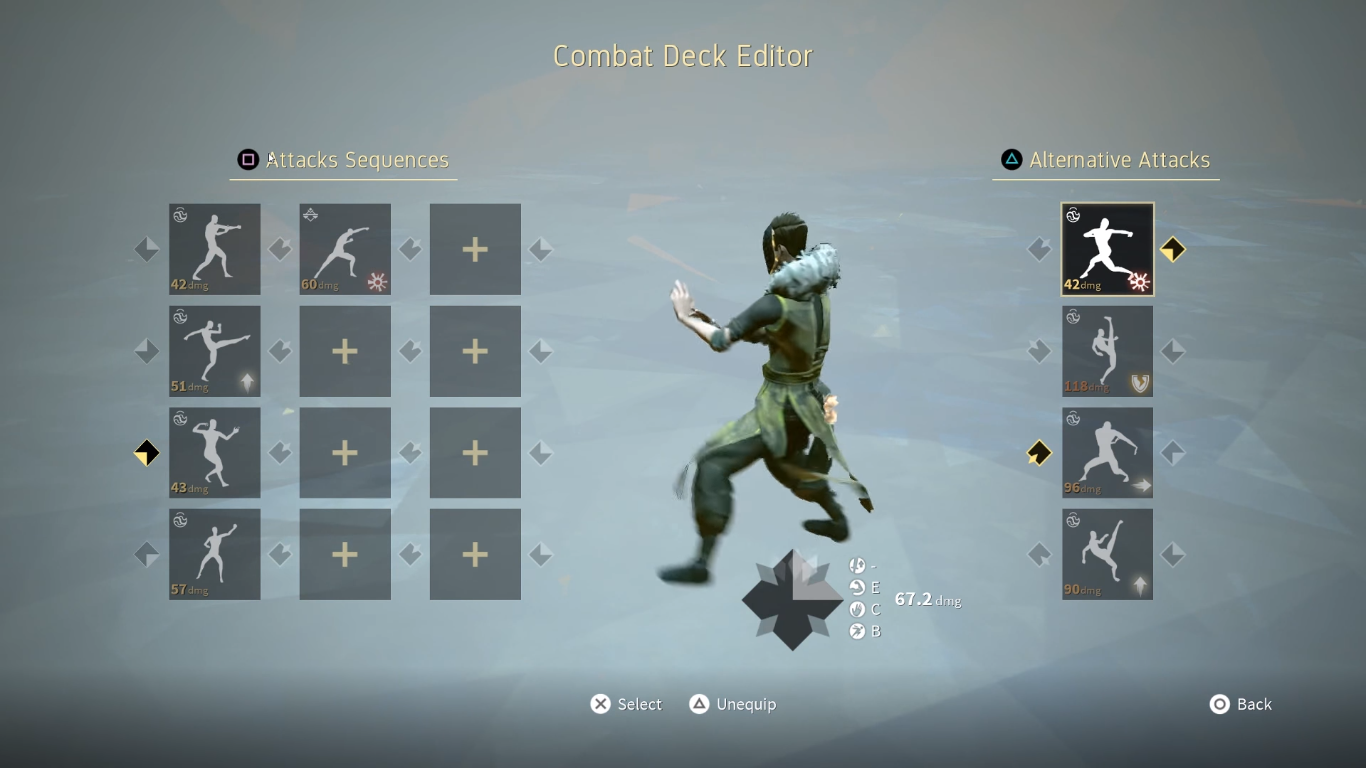Choose the 60 dmg lunging attack card
1366x768 pixels.
(x=345, y=249)
